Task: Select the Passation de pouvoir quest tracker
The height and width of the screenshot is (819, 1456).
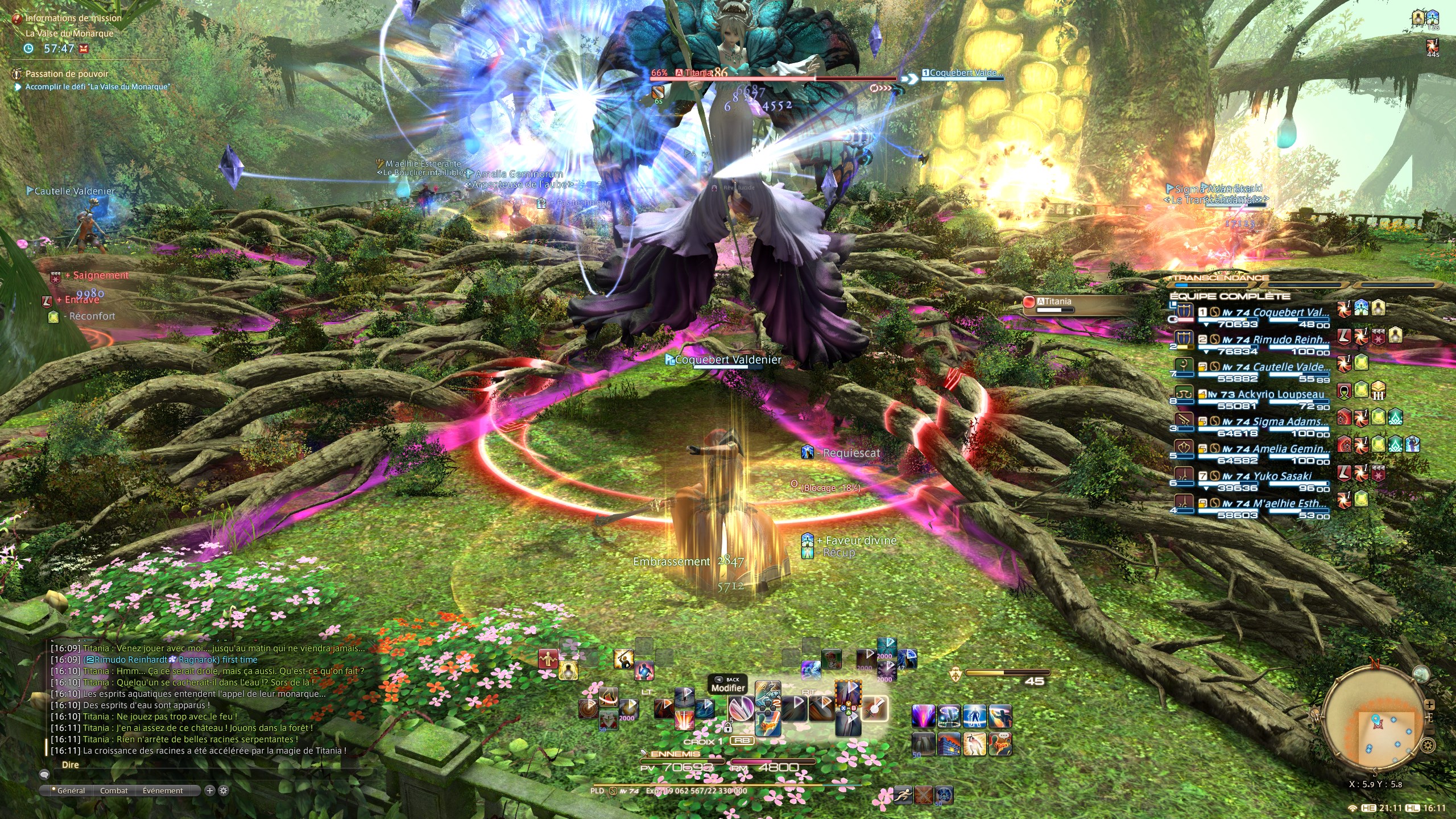Action: click(x=67, y=74)
